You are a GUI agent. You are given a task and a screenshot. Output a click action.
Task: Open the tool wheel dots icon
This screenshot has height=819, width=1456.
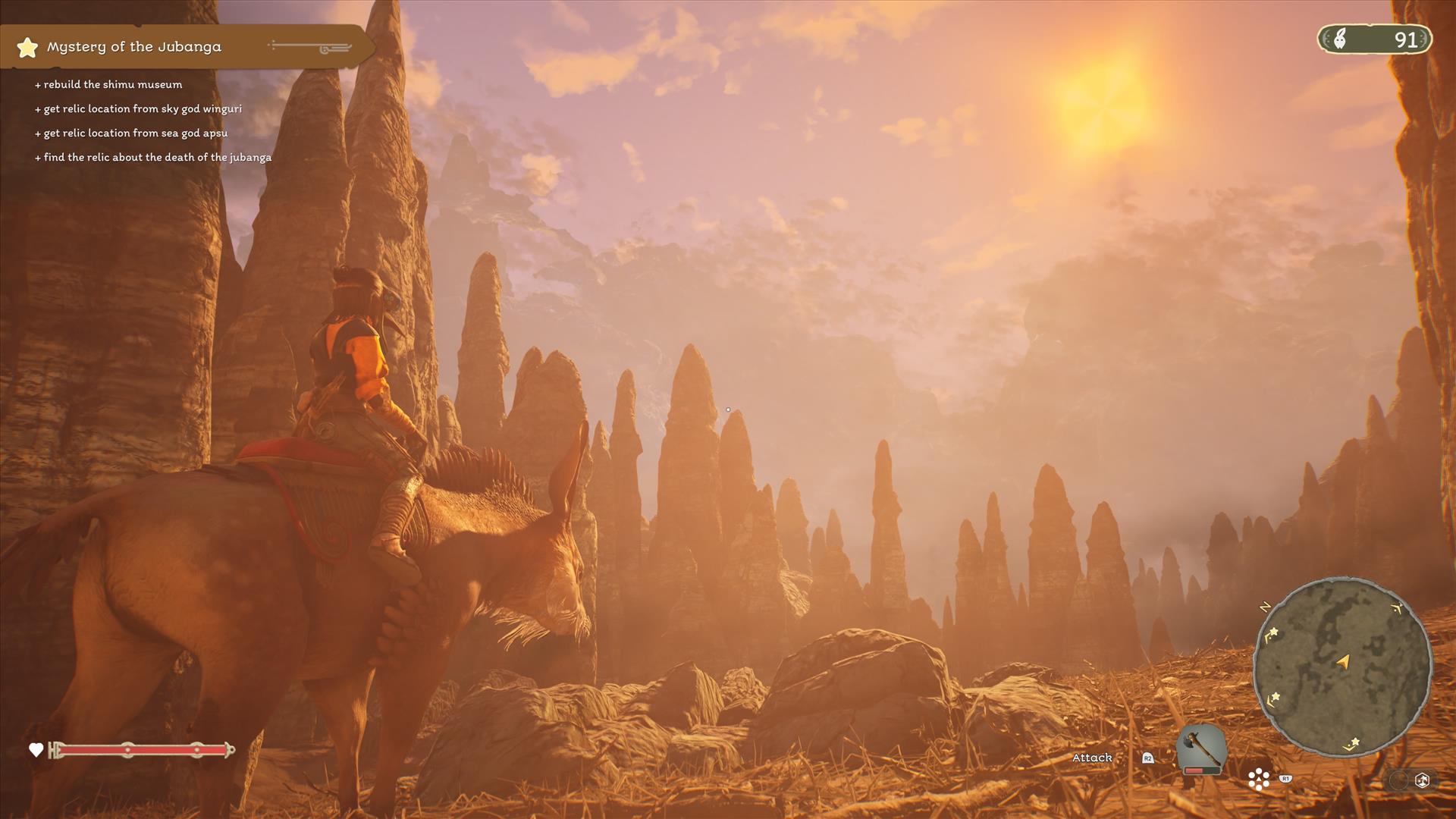coord(1259,779)
